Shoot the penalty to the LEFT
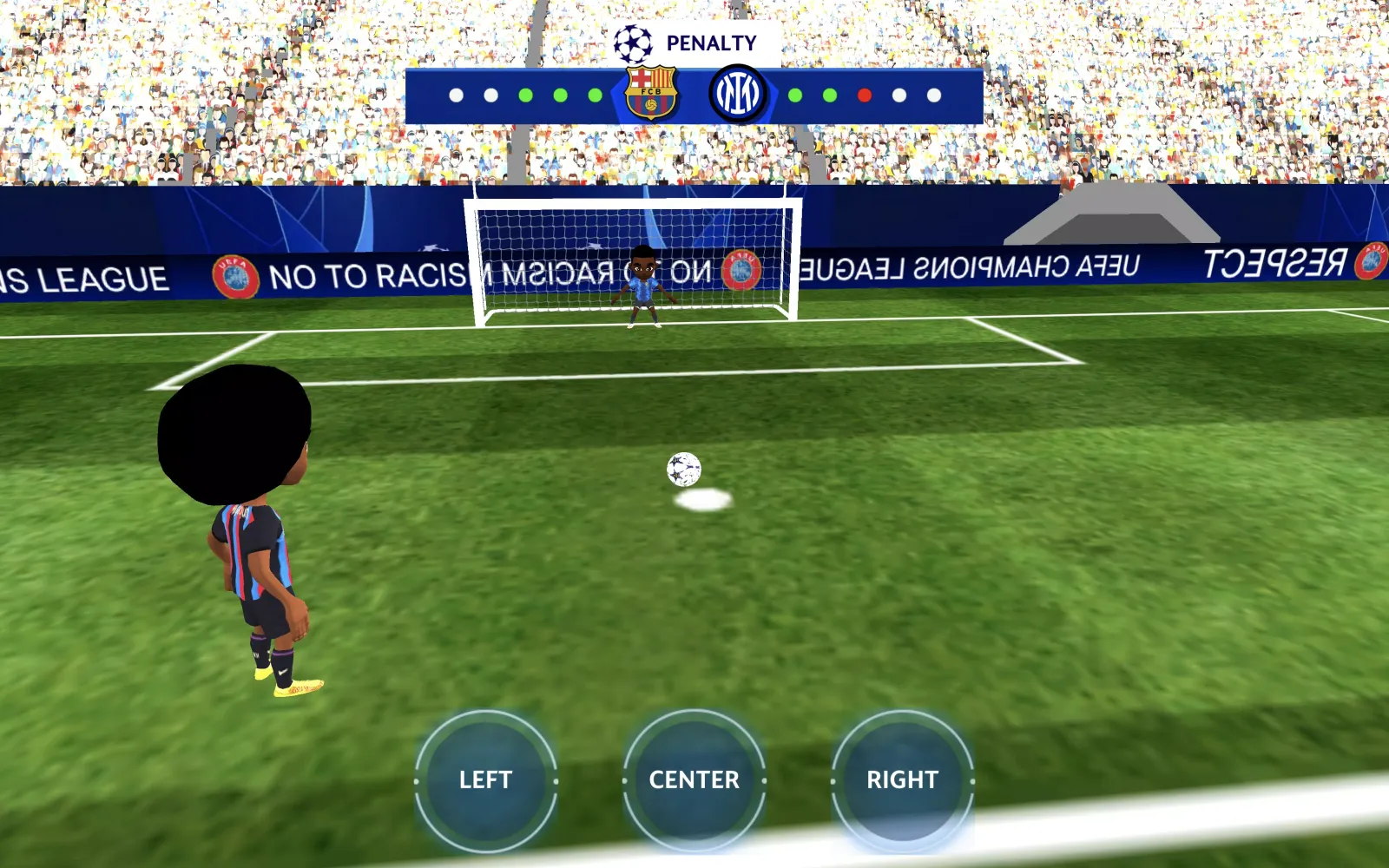1389x868 pixels. pos(485,779)
